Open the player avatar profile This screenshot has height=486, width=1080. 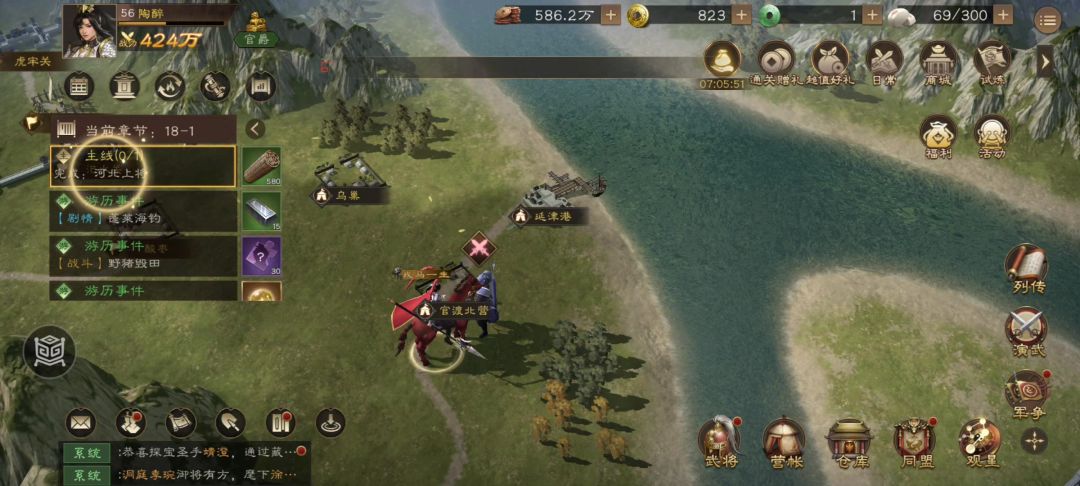[x=89, y=29]
